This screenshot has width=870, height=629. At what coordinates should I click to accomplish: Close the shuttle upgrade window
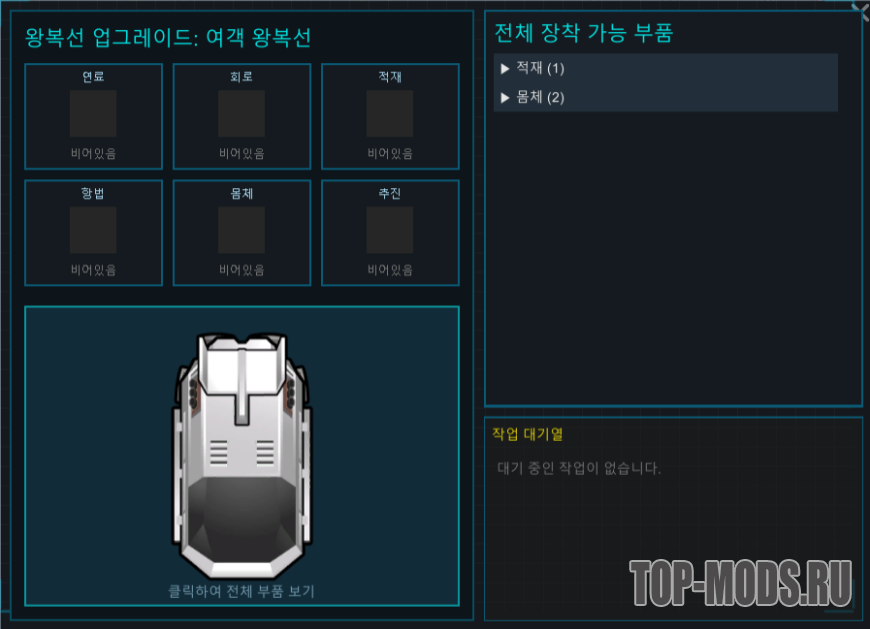tap(859, 10)
